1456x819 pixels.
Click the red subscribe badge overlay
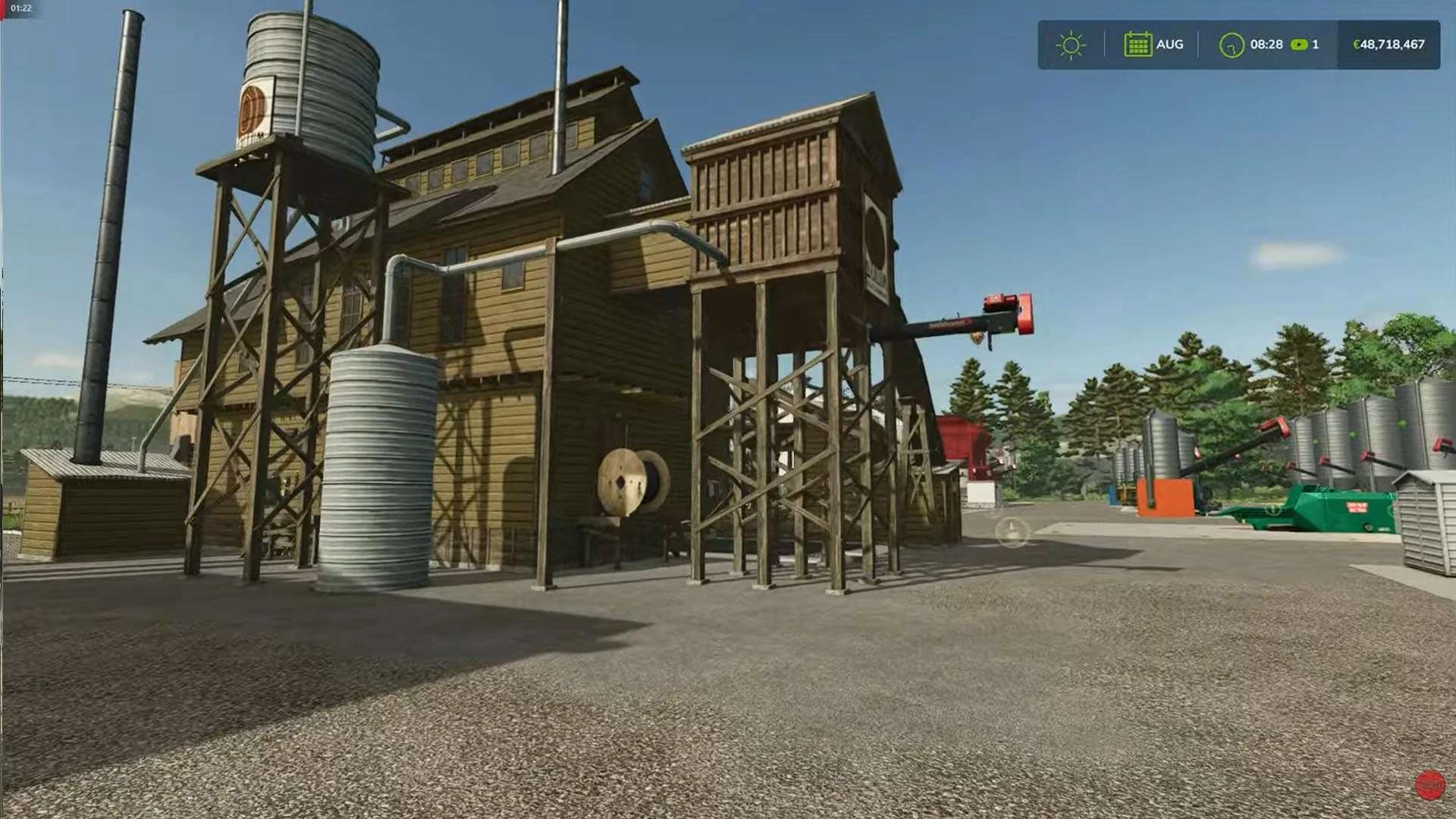pyautogui.click(x=1430, y=785)
